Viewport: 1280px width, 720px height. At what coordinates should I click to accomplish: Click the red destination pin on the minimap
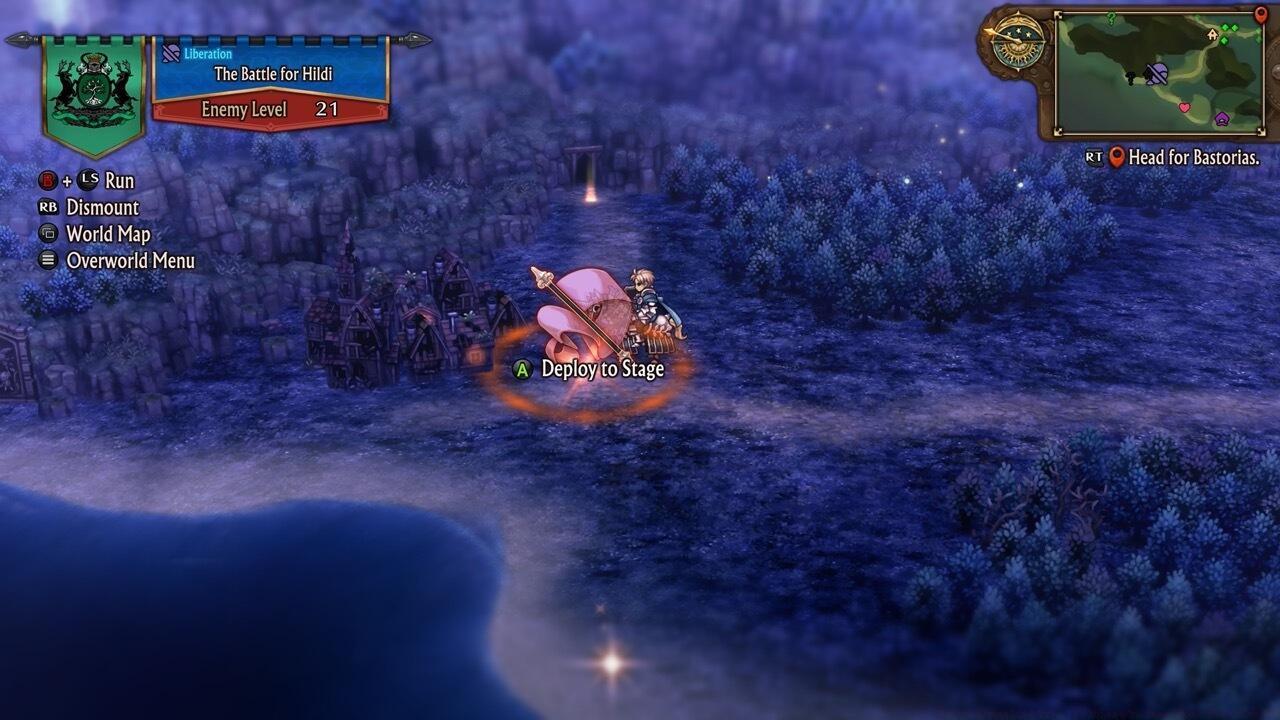(1262, 15)
